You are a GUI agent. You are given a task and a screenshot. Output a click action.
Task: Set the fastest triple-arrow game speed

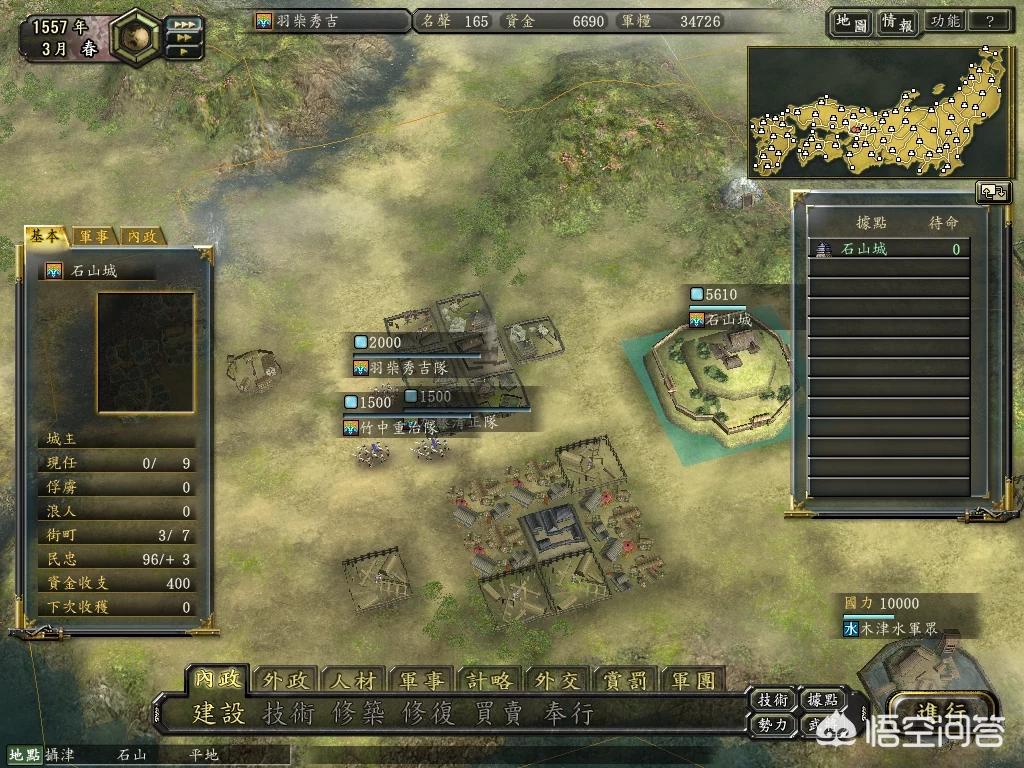[186, 23]
